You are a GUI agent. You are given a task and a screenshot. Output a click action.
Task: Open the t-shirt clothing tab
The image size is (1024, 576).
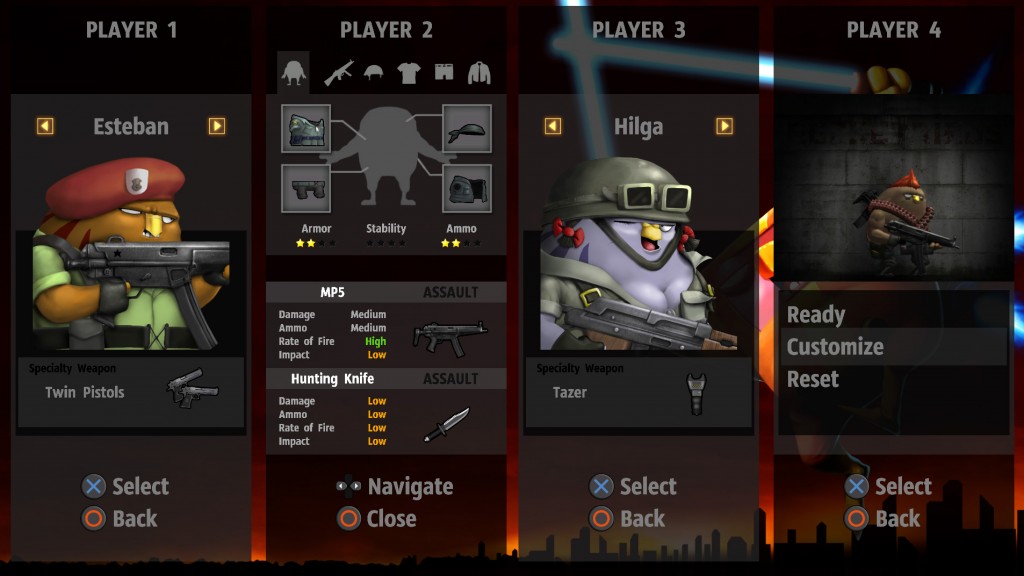[x=409, y=72]
